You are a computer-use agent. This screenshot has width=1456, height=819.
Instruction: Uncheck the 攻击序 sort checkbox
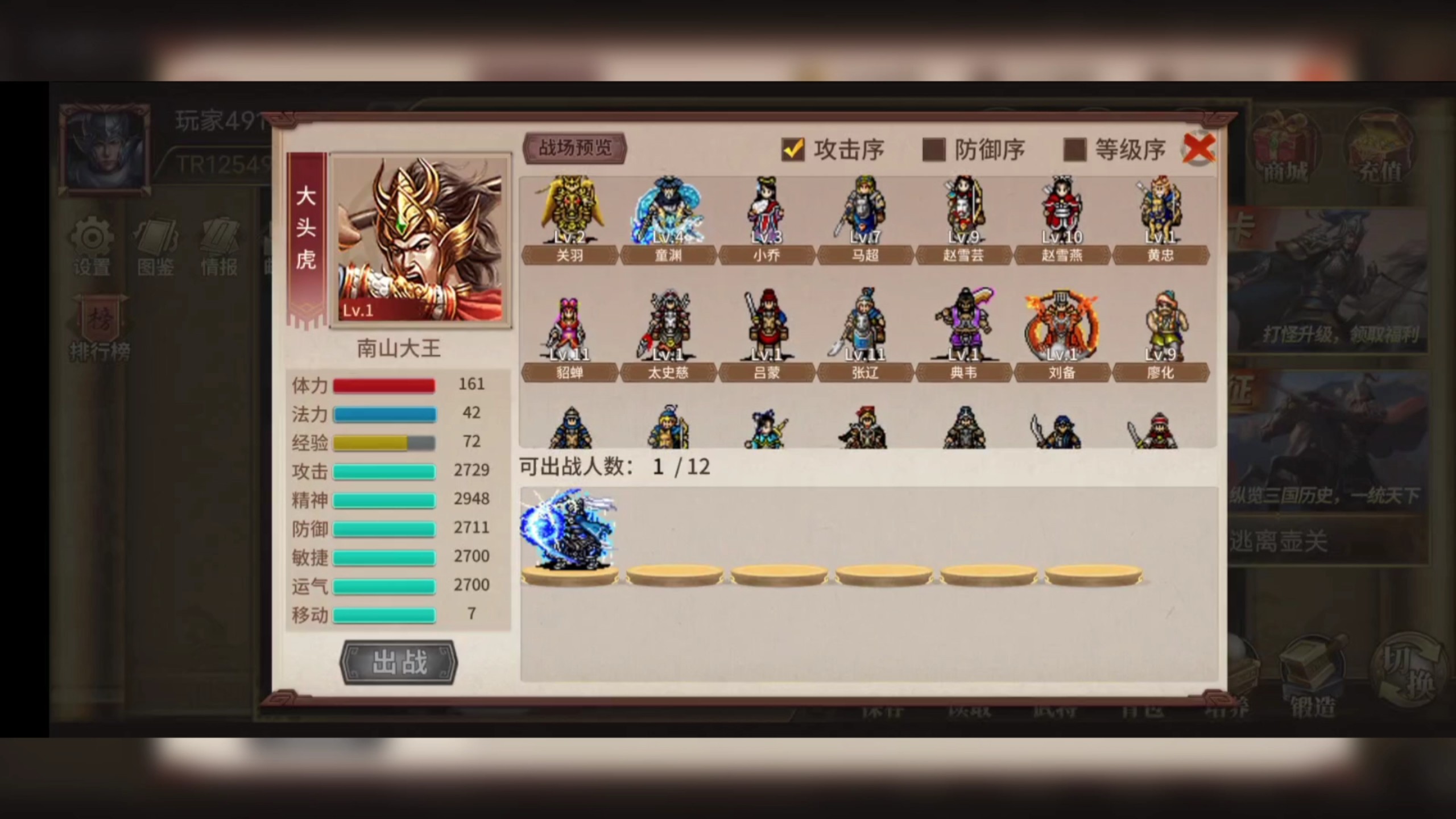coord(793,149)
